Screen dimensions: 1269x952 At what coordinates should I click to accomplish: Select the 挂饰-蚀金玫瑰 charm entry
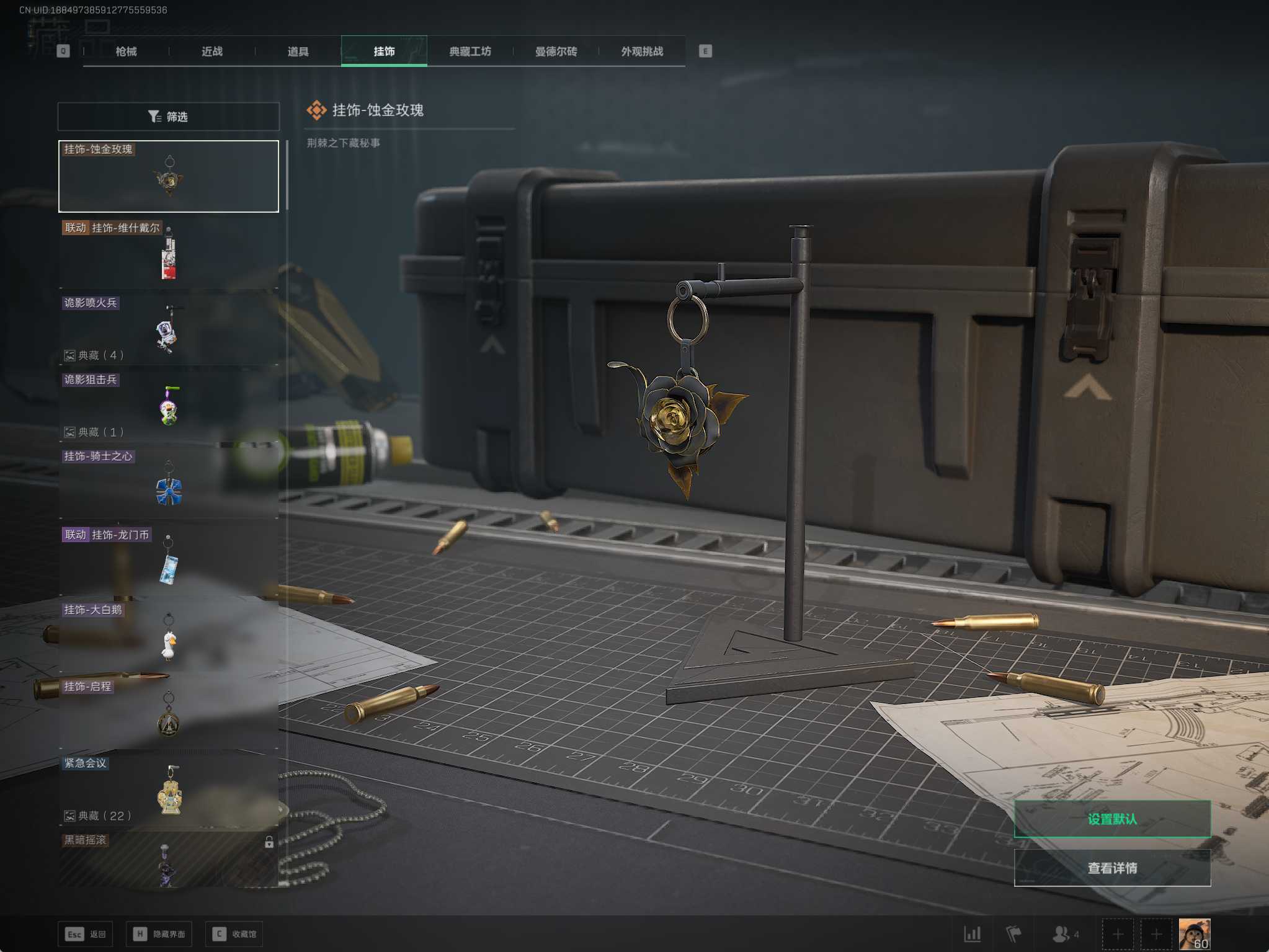click(x=169, y=177)
